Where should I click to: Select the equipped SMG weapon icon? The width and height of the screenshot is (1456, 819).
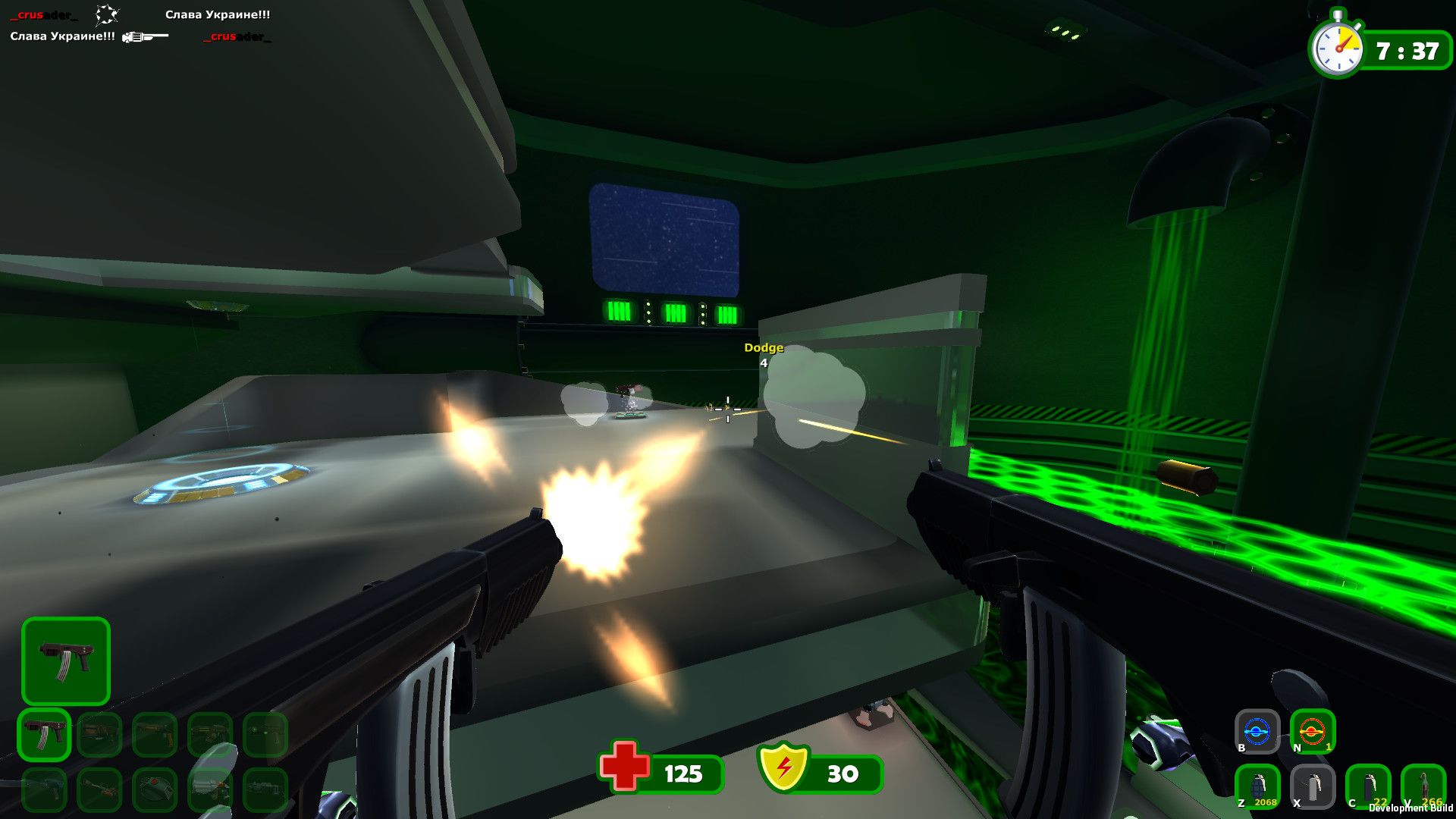tap(66, 662)
